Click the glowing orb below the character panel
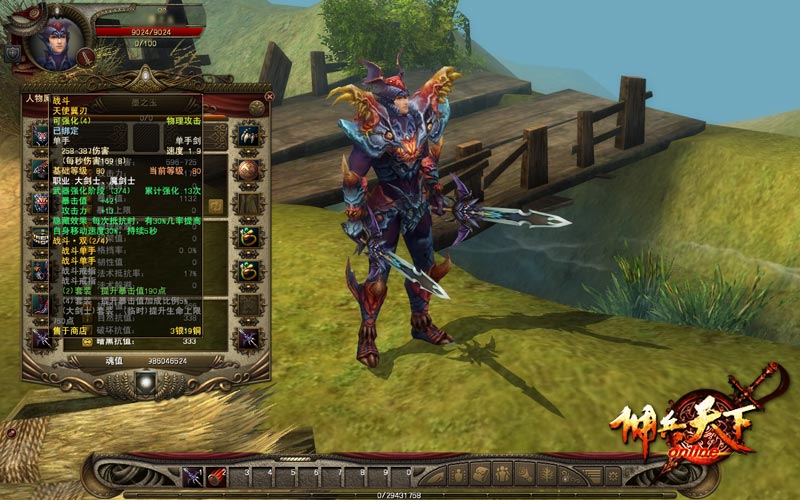 point(147,381)
